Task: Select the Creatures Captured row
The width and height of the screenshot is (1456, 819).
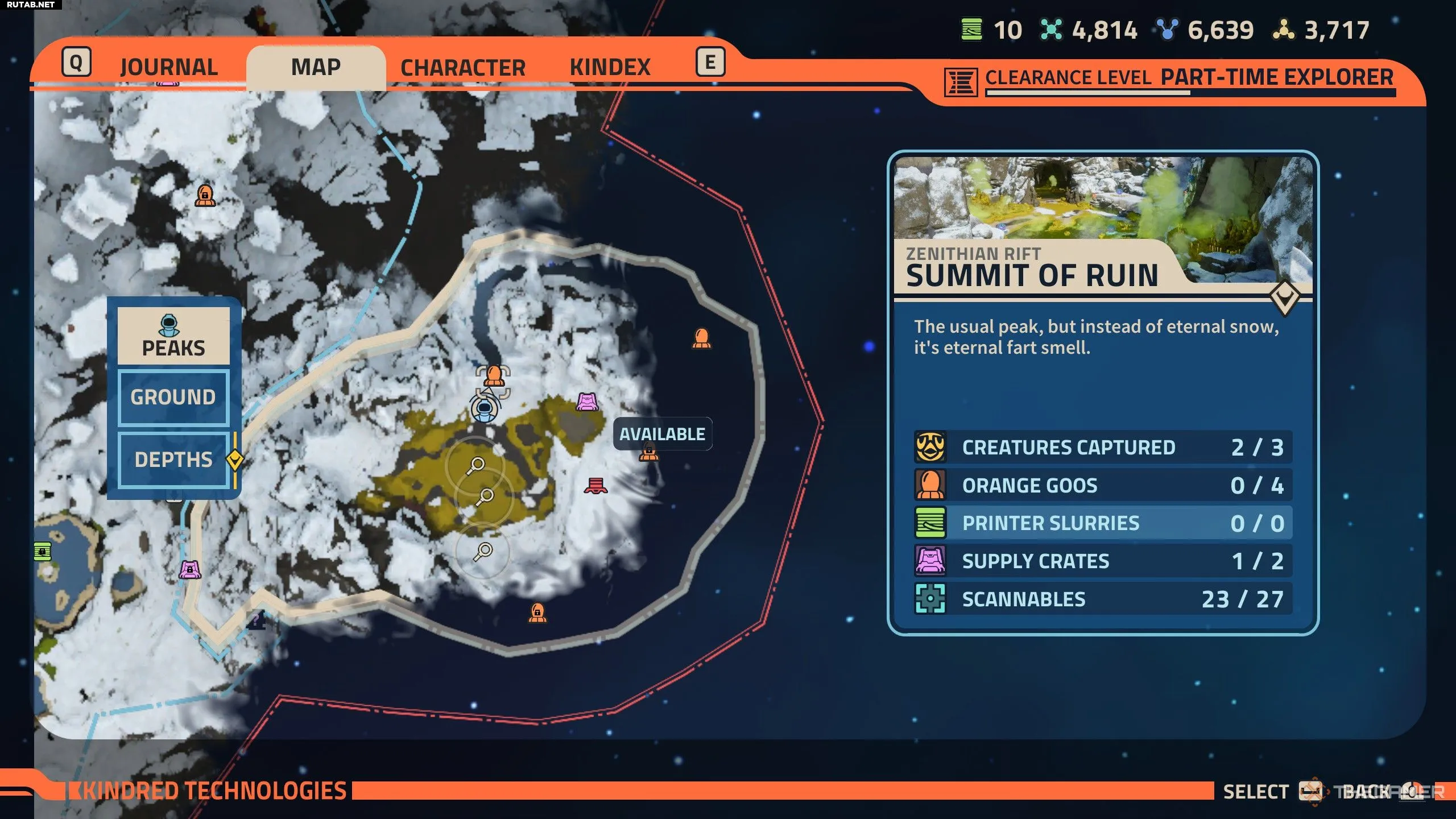Action: (1102, 447)
